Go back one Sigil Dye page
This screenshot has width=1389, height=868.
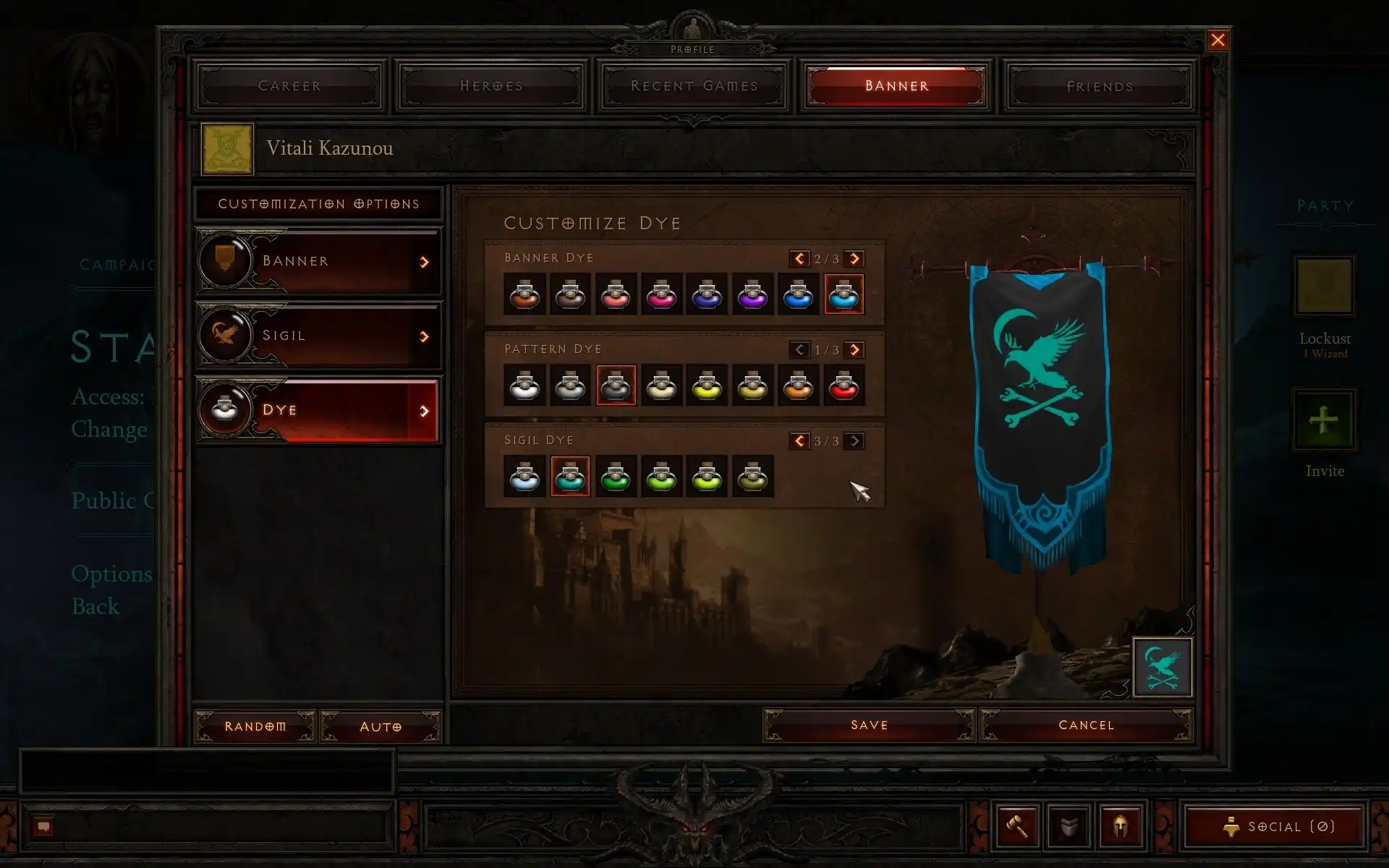point(799,441)
